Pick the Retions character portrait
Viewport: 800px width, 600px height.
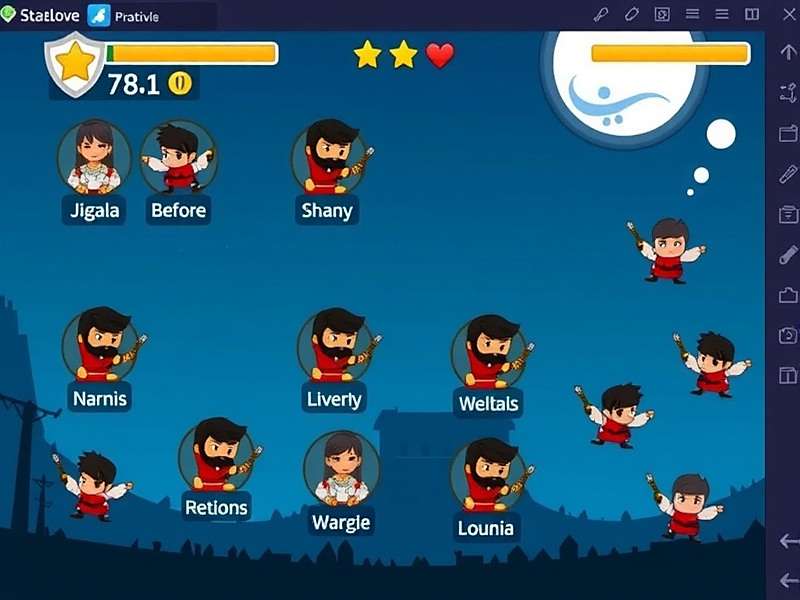point(216,455)
